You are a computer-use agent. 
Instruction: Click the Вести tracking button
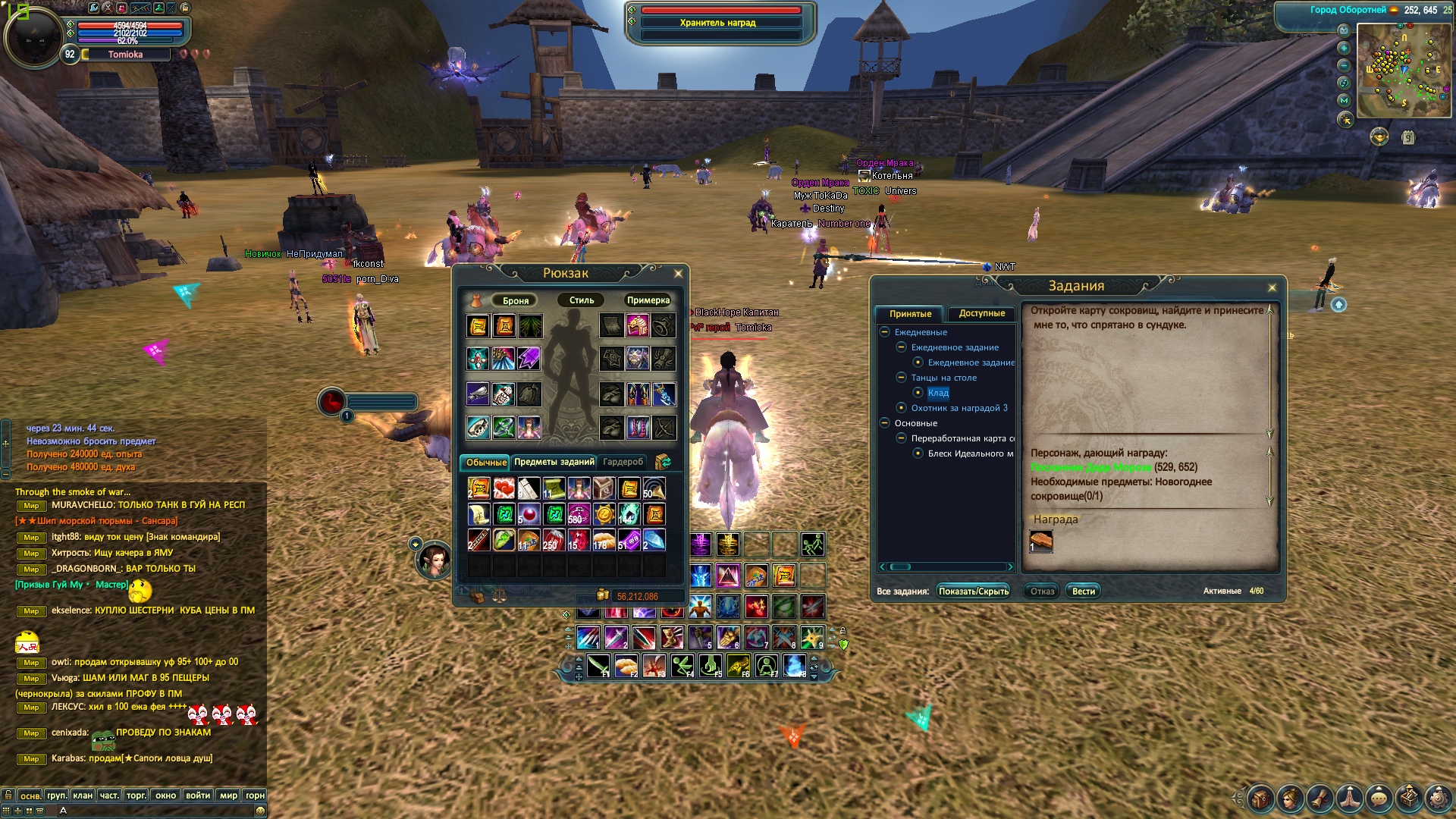click(x=1083, y=591)
